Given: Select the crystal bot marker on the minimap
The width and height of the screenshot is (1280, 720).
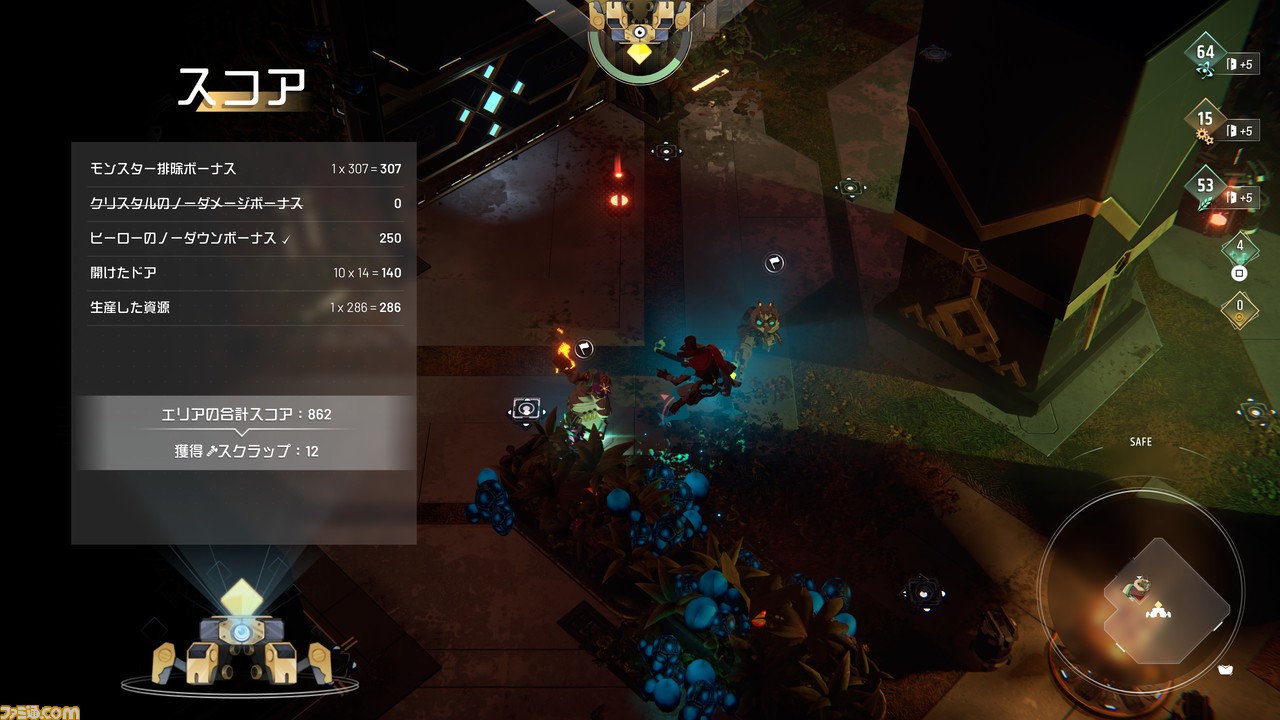Looking at the screenshot, I should point(1159,609).
